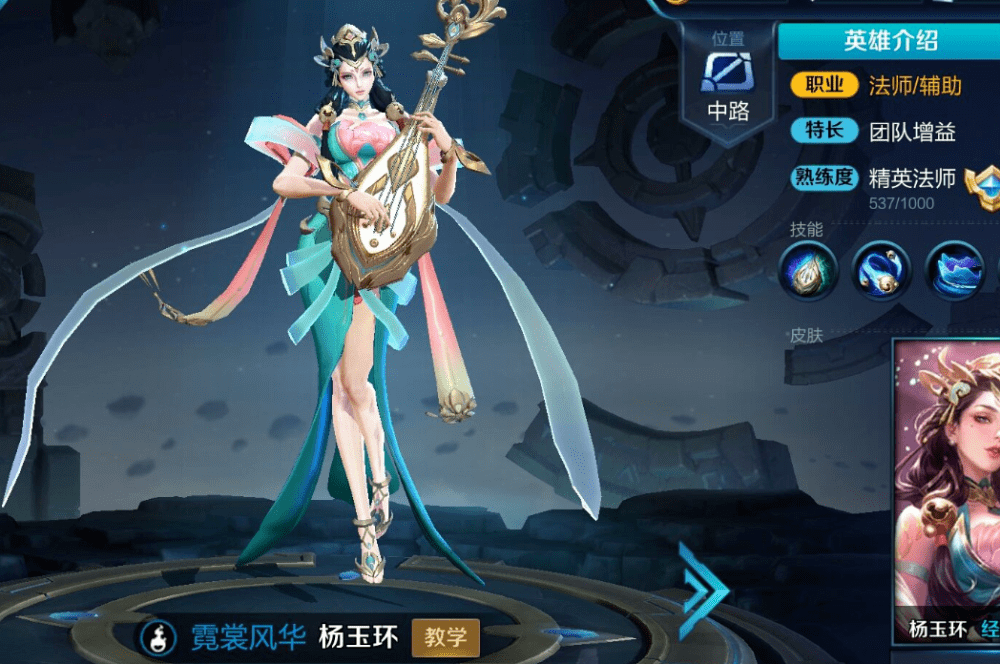1000x664 pixels.
Task: Tap the blue wave skill icon
Action: 954,271
